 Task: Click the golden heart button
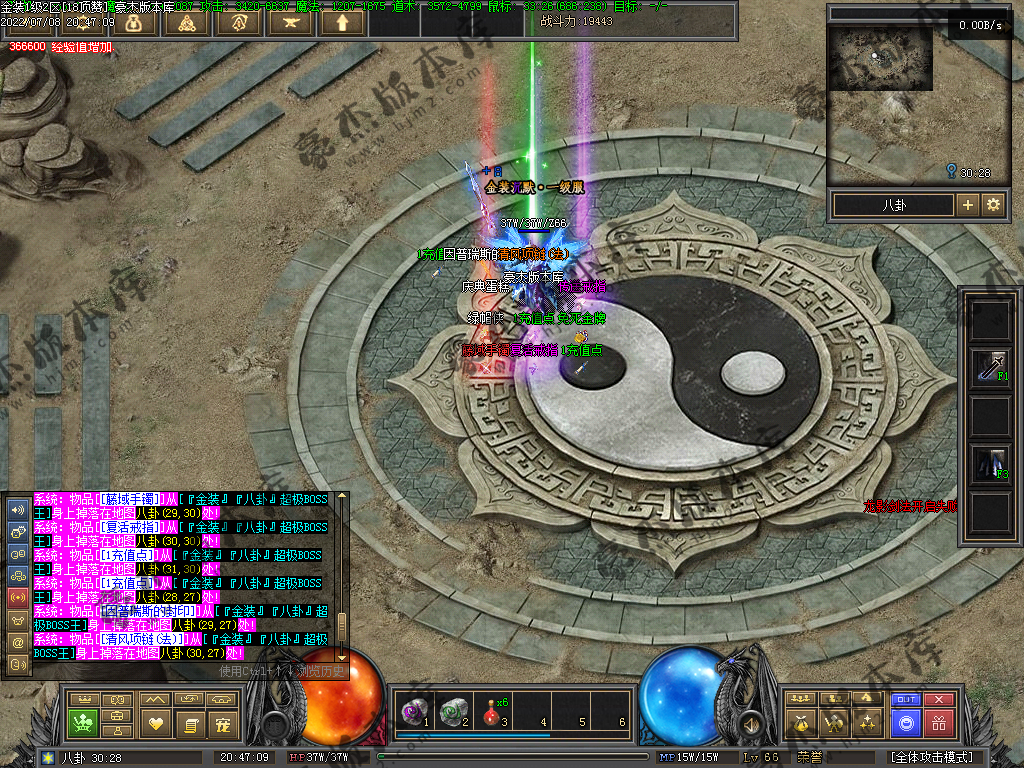click(155, 722)
